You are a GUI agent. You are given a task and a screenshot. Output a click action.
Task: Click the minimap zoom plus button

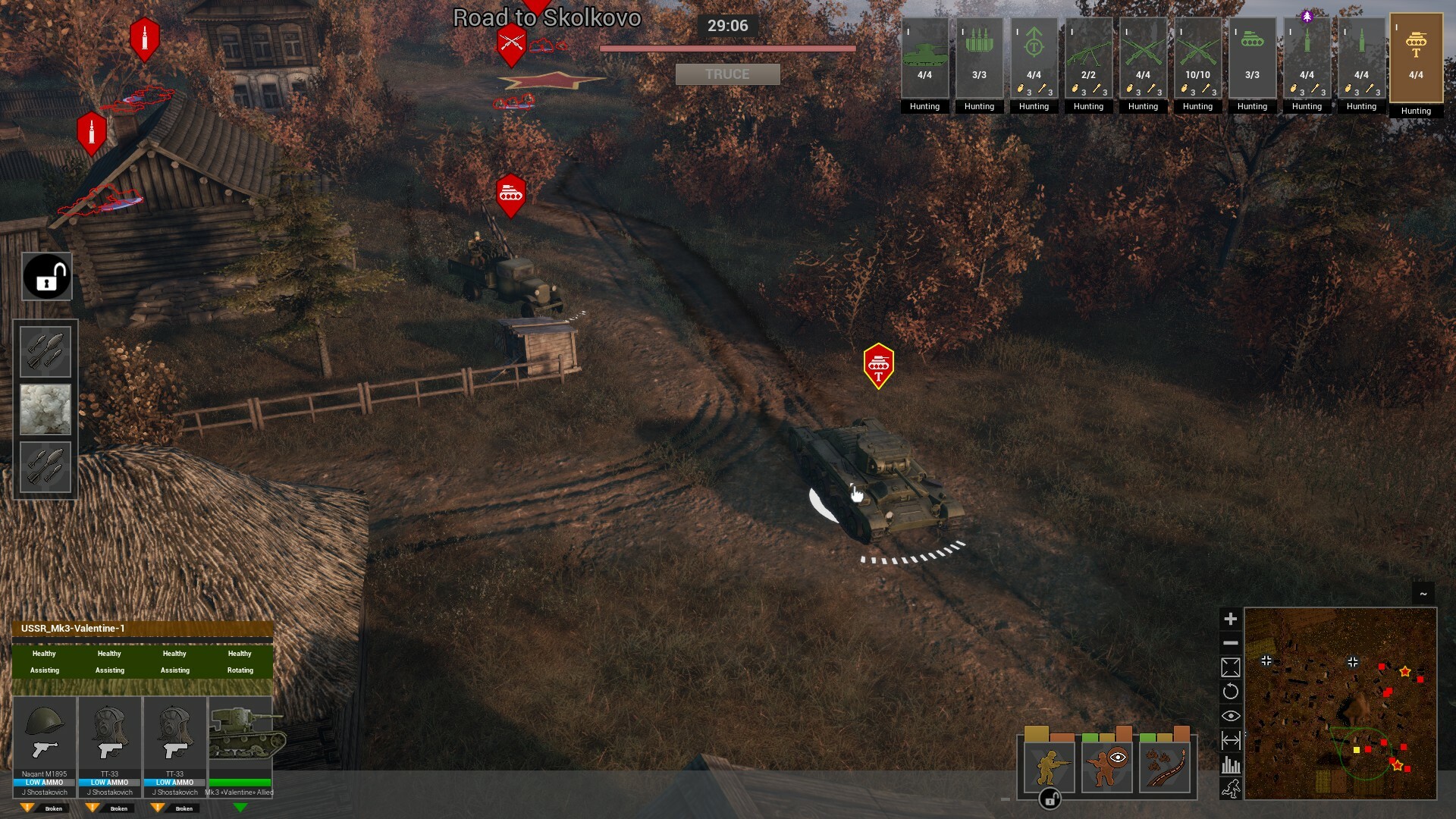(x=1231, y=619)
